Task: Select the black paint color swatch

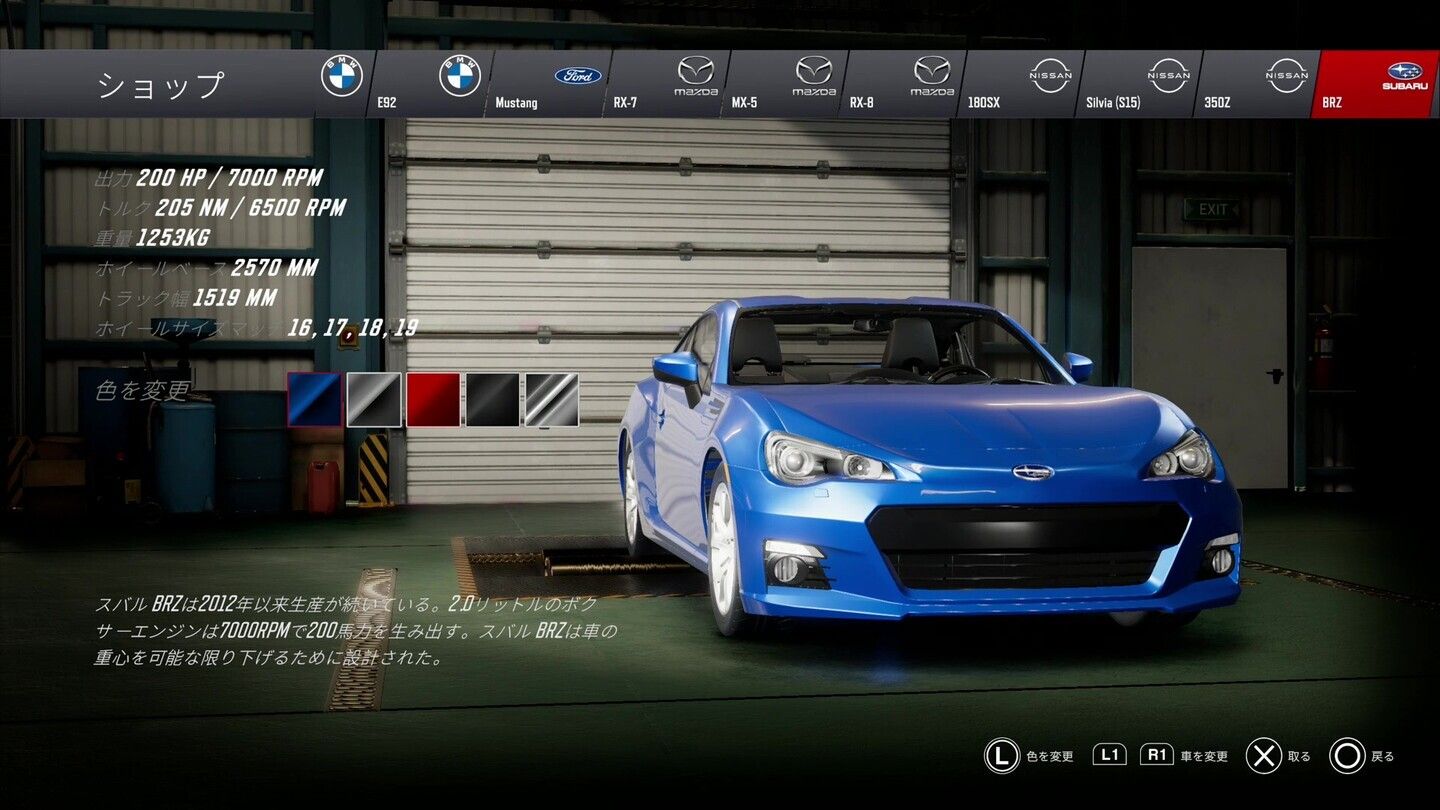Action: pos(492,400)
